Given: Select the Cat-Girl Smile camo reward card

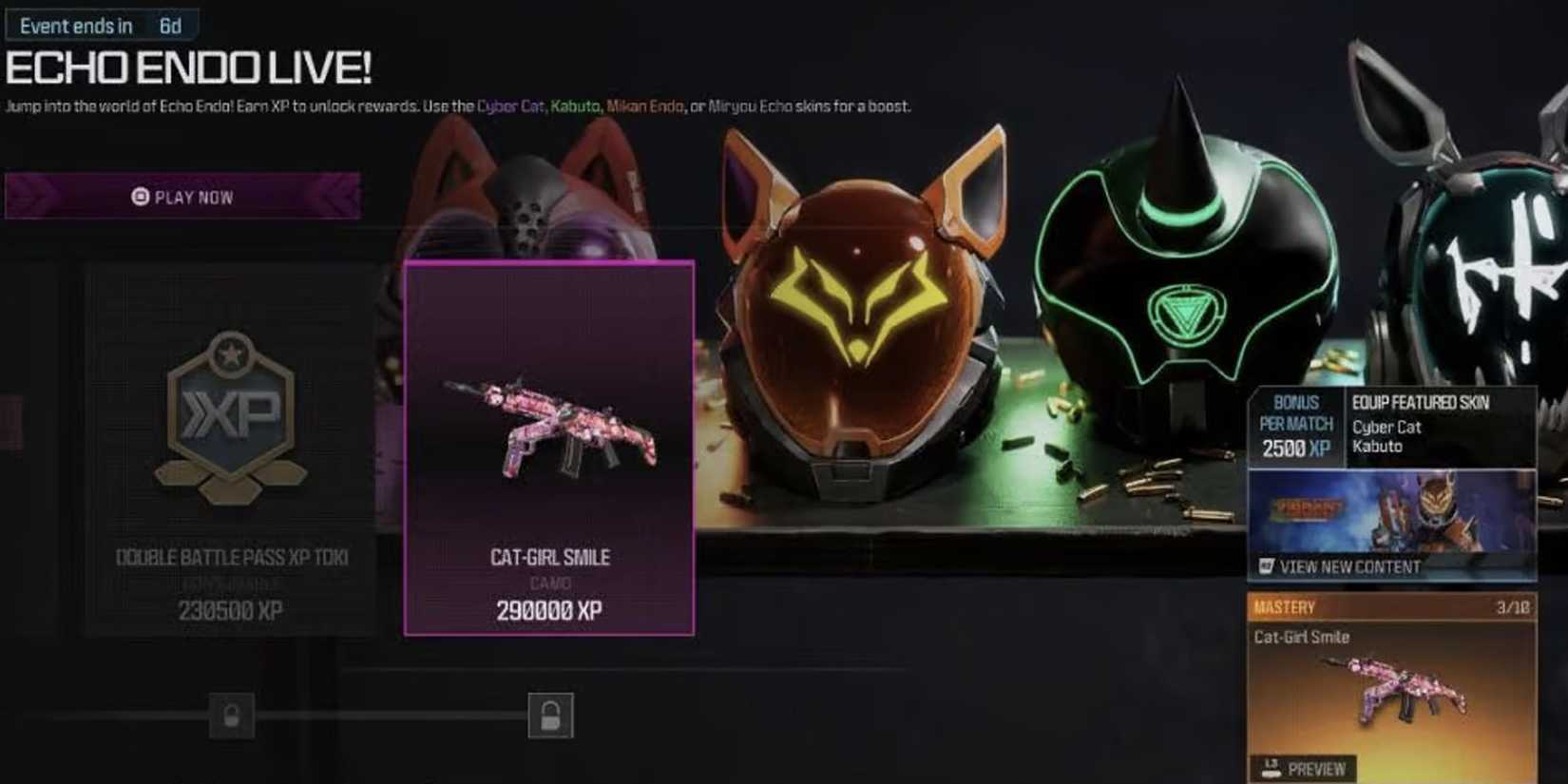Looking at the screenshot, I should coord(548,447).
